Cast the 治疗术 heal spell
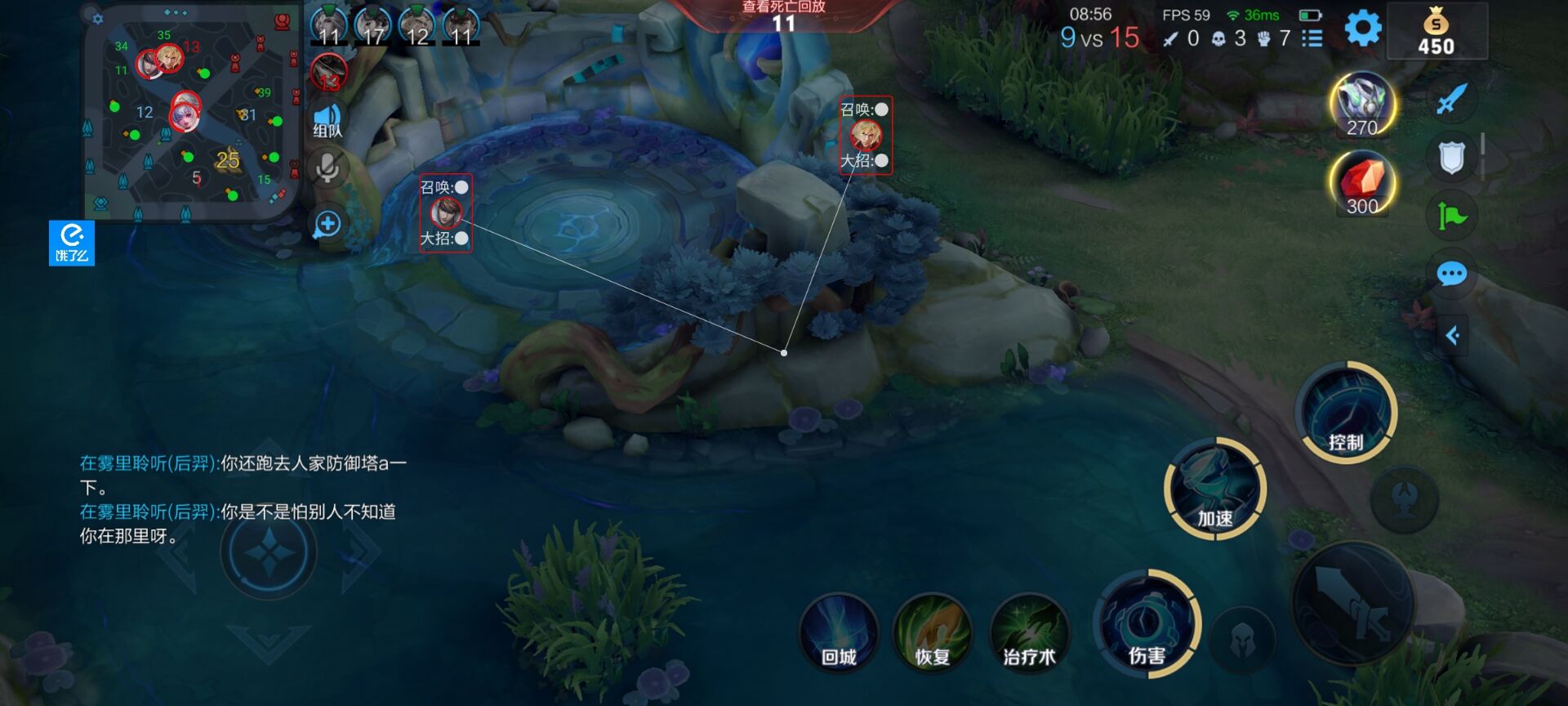Screen dimensions: 1568x706 [x=1028, y=635]
